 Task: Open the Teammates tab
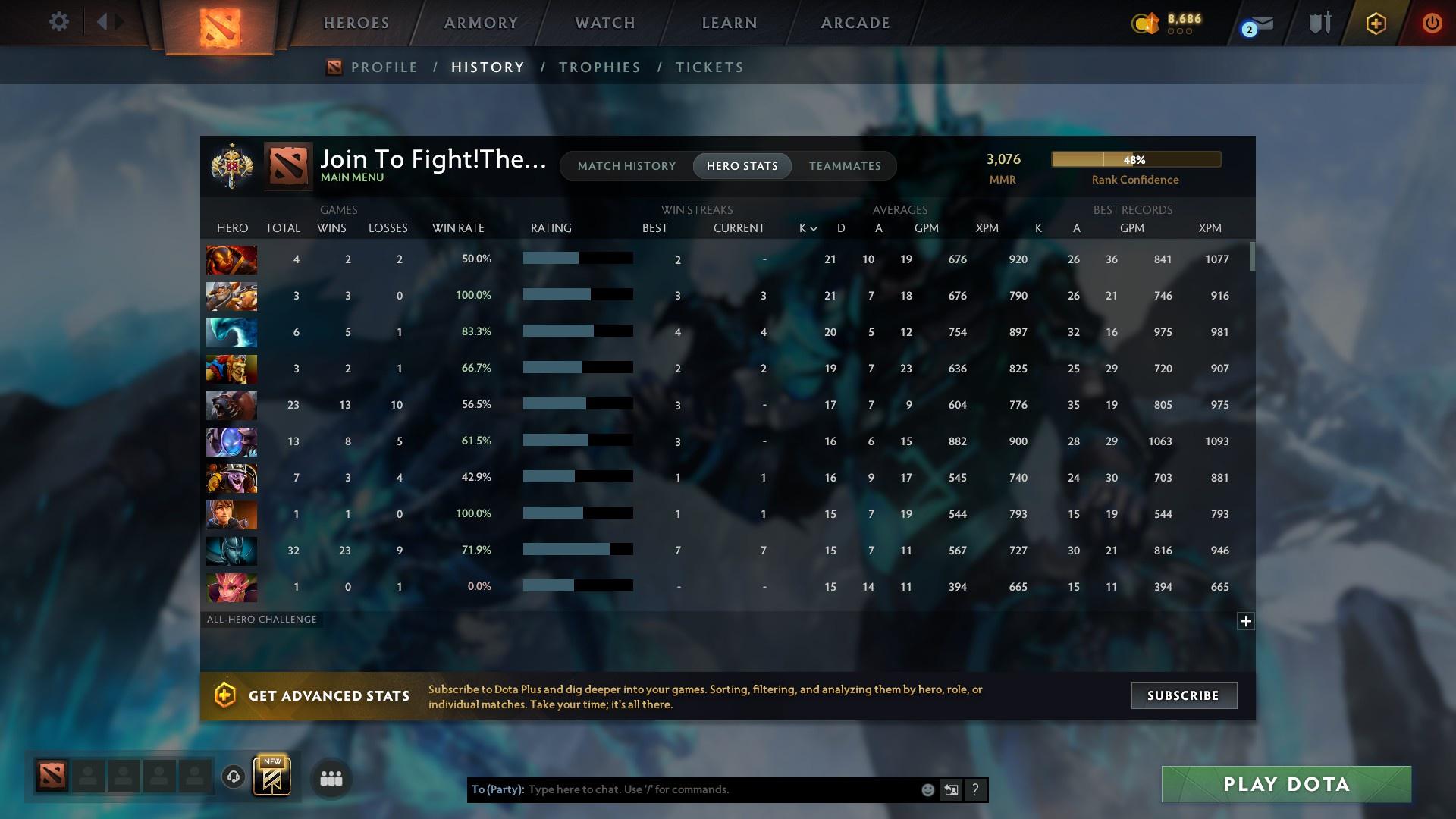coord(845,165)
